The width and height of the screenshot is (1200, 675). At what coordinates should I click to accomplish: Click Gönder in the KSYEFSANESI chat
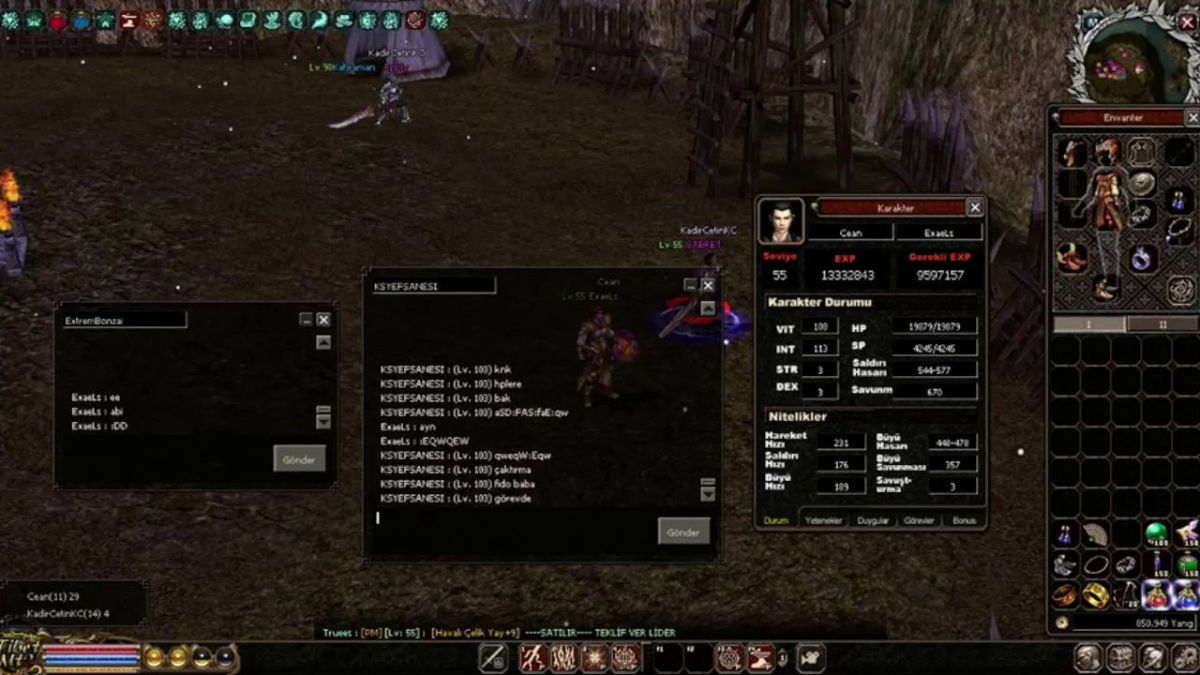pyautogui.click(x=684, y=530)
